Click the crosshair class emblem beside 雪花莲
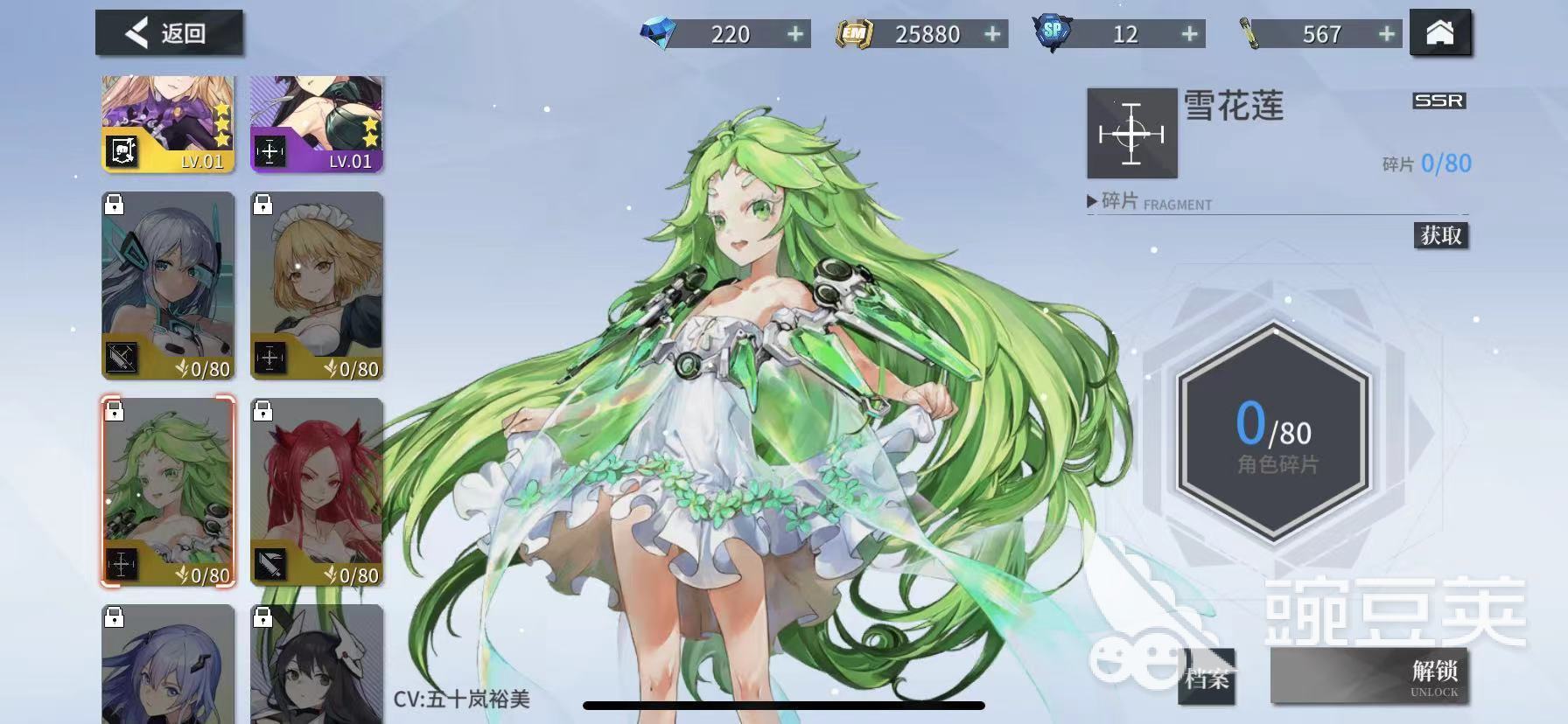1568x724 pixels. click(x=1133, y=133)
